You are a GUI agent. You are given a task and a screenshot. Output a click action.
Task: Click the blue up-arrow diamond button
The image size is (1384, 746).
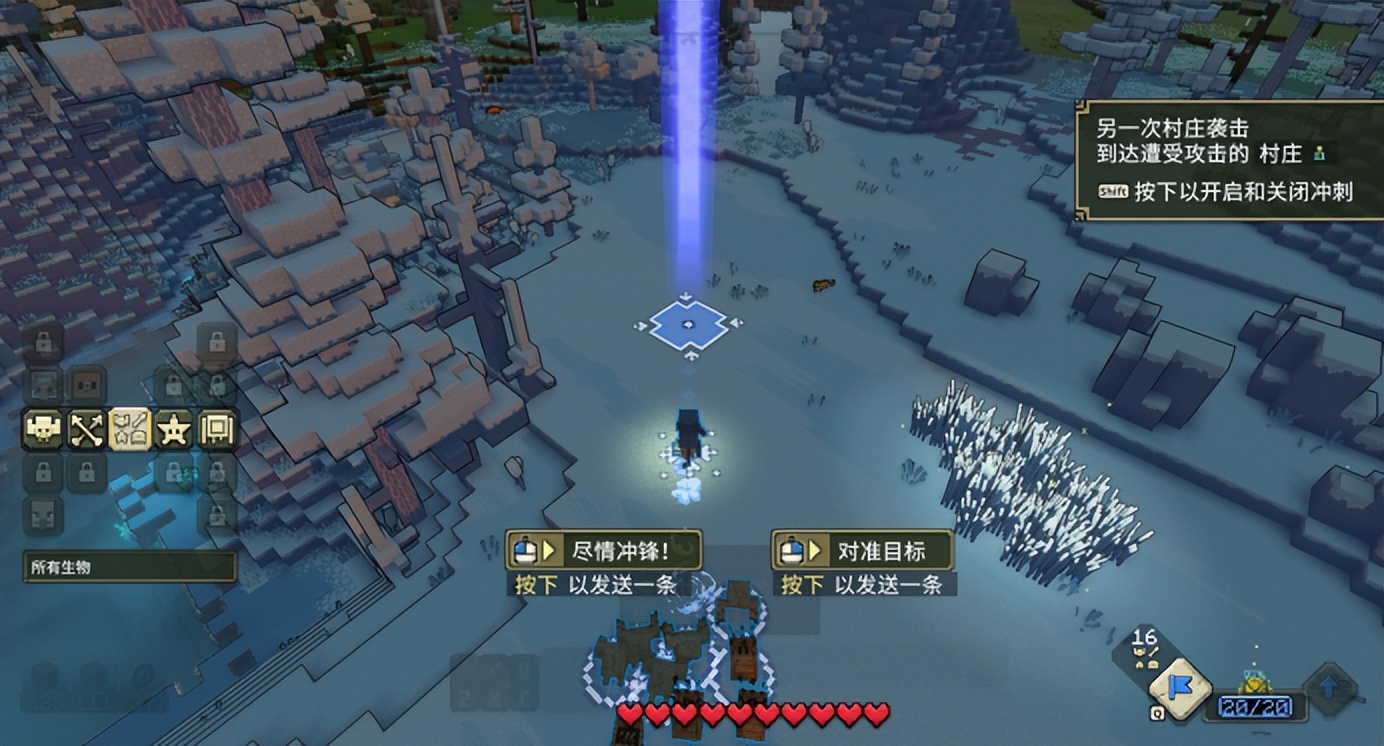click(x=1331, y=689)
